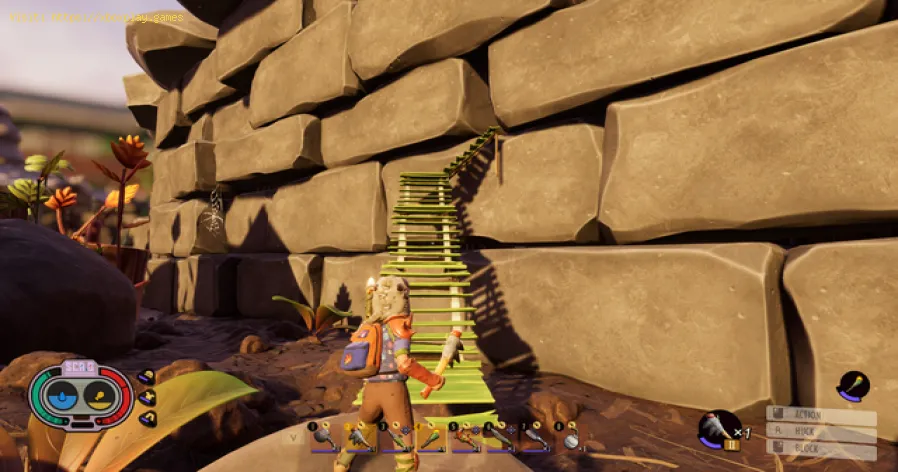Select the dark club in hotbar slot 6
898x472 pixels.
coord(500,437)
